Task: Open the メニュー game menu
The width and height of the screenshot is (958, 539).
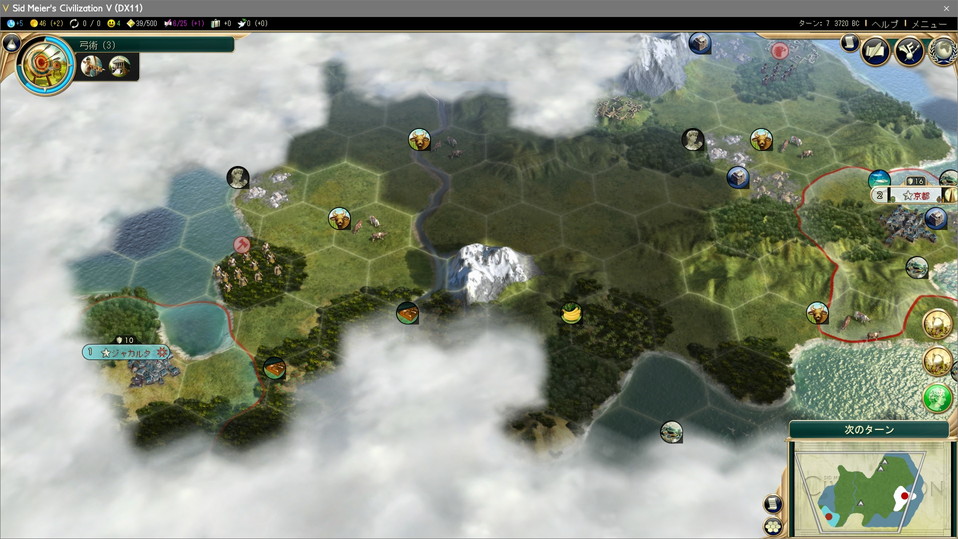Action: coord(930,23)
